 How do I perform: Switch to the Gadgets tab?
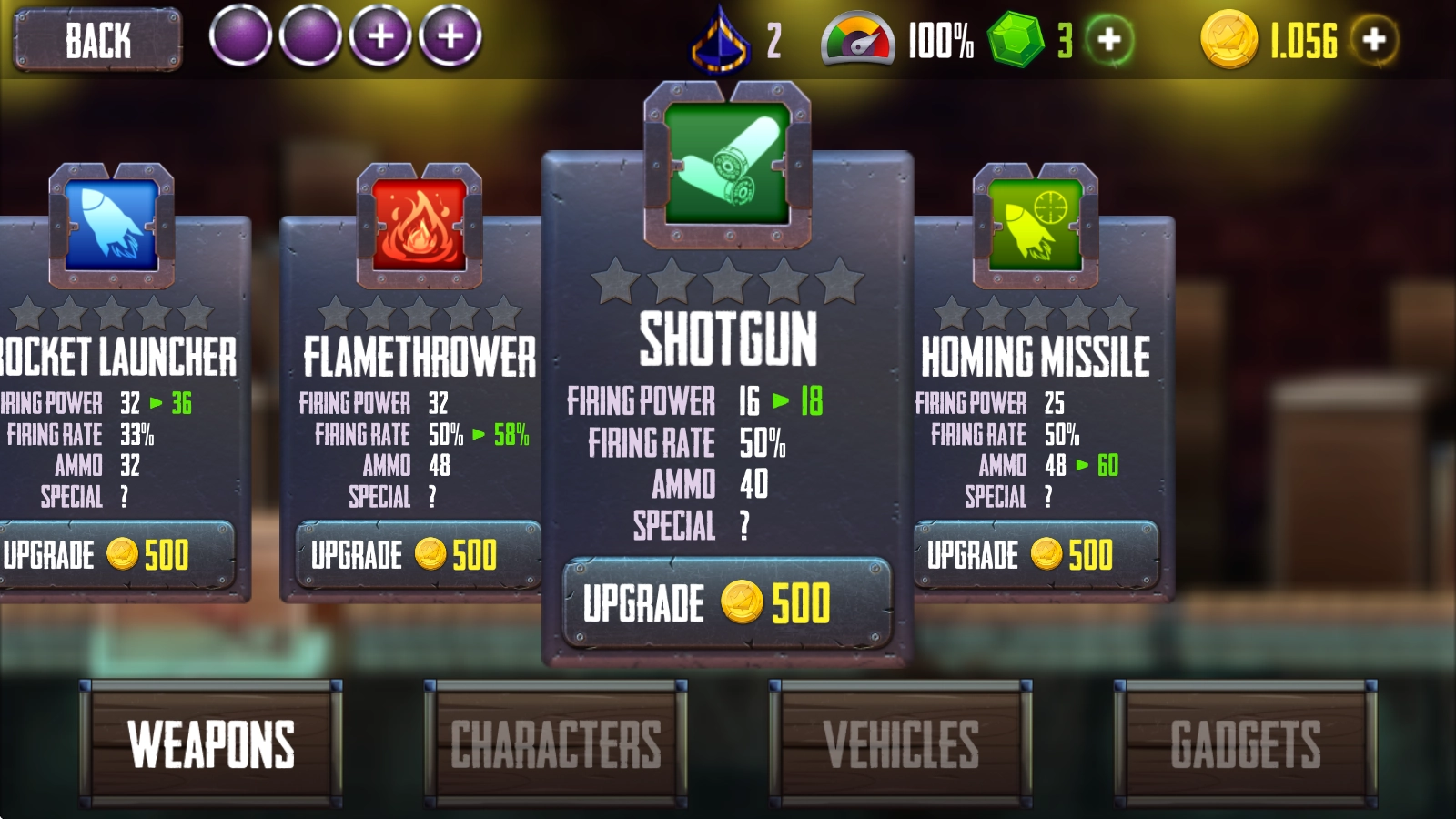tap(1245, 743)
